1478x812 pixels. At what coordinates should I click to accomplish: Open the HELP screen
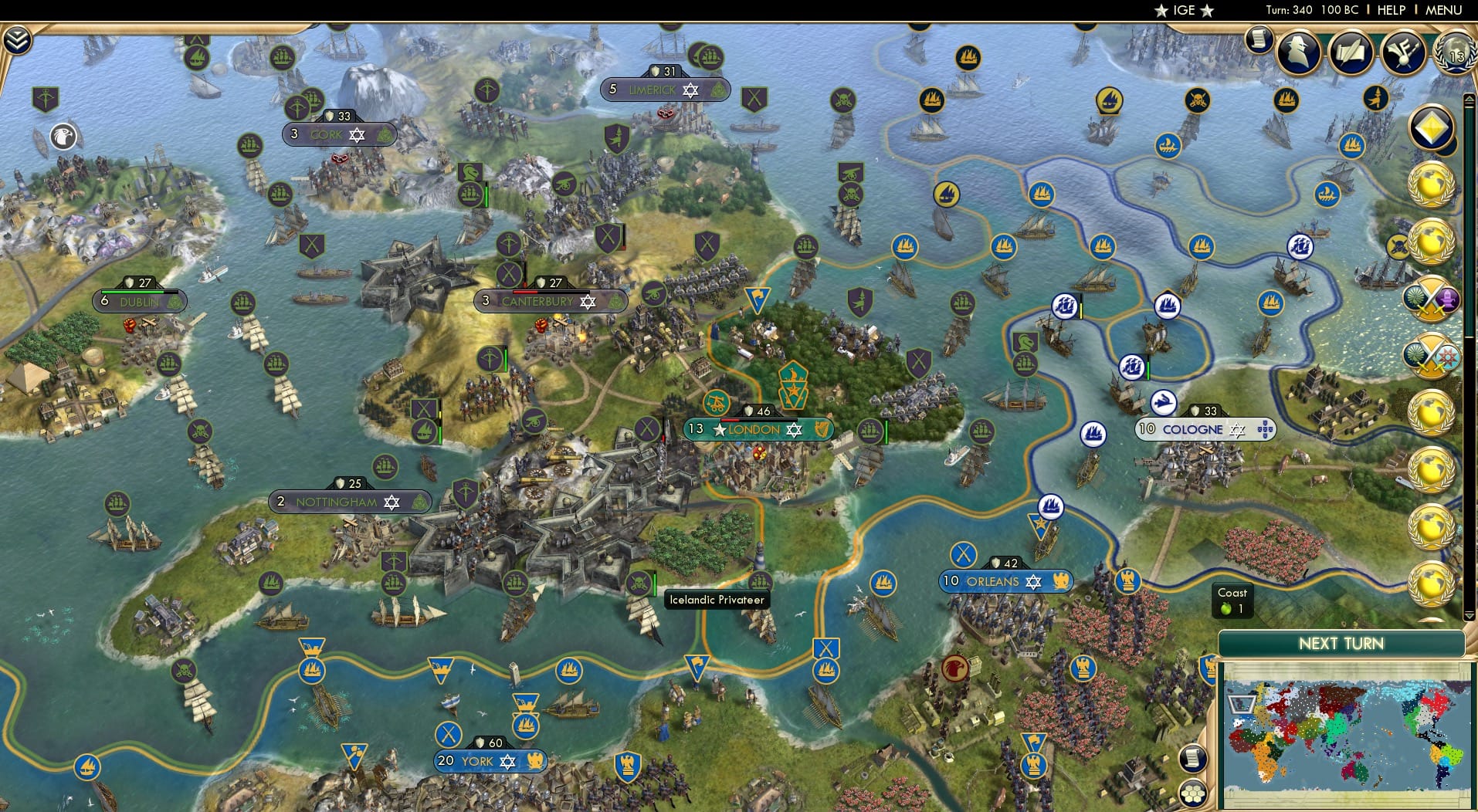point(1390,10)
